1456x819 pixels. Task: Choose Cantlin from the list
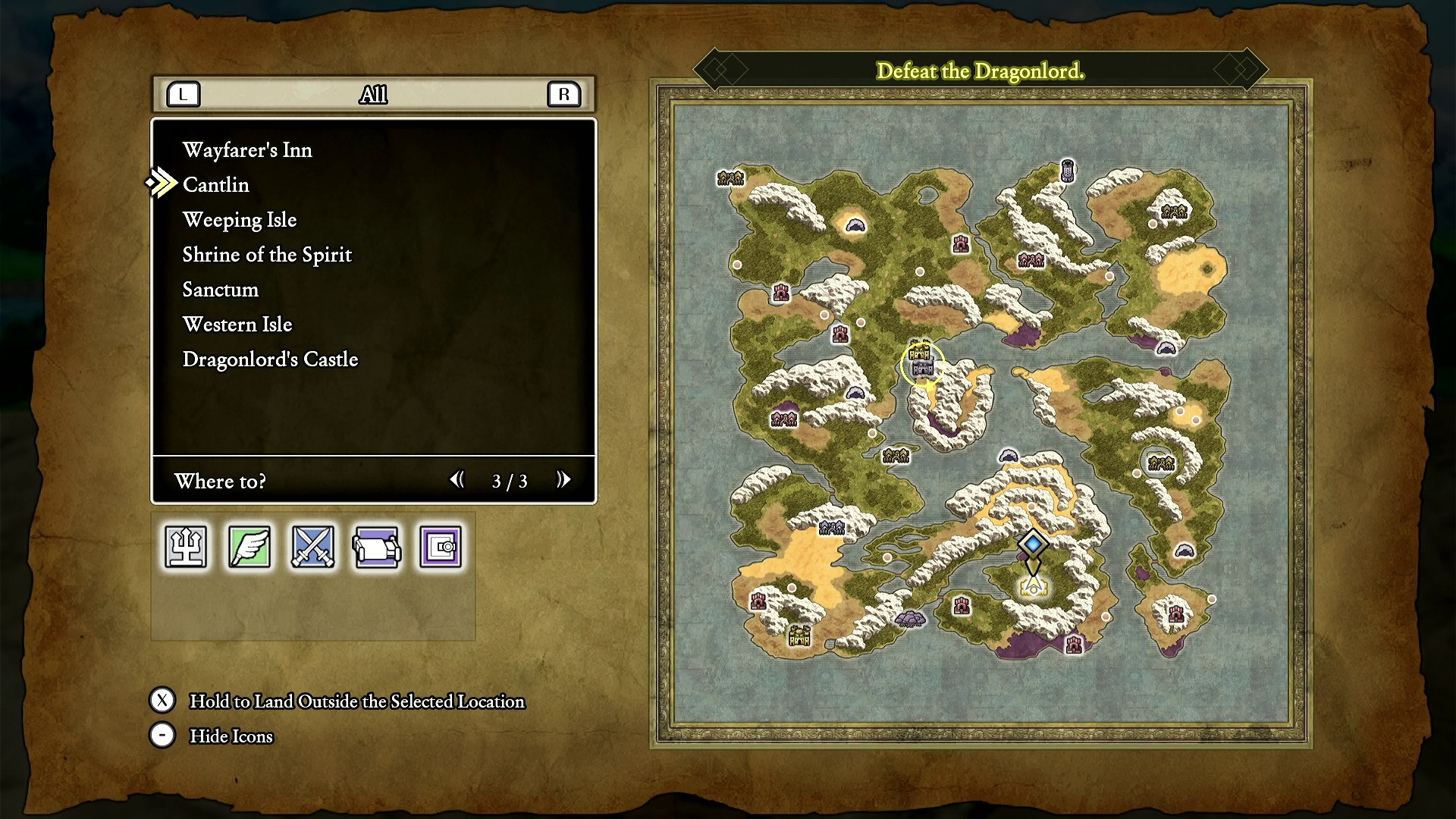(216, 185)
